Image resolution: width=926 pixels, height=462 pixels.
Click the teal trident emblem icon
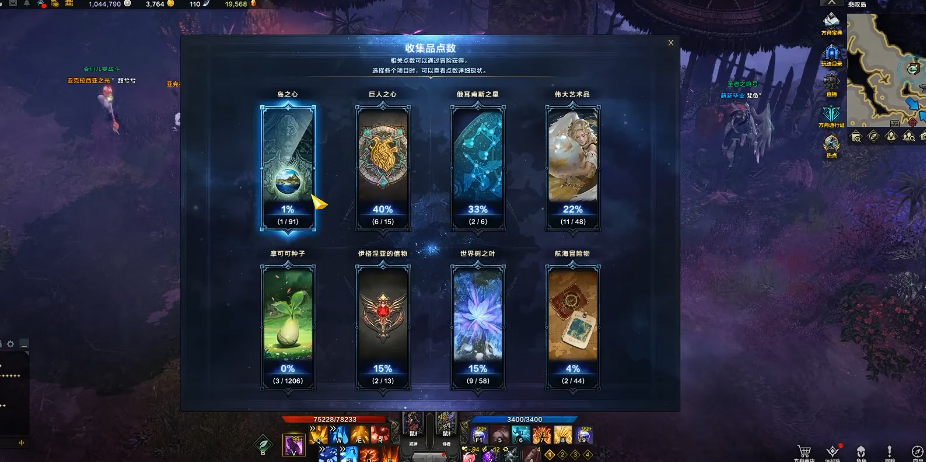(x=831, y=114)
